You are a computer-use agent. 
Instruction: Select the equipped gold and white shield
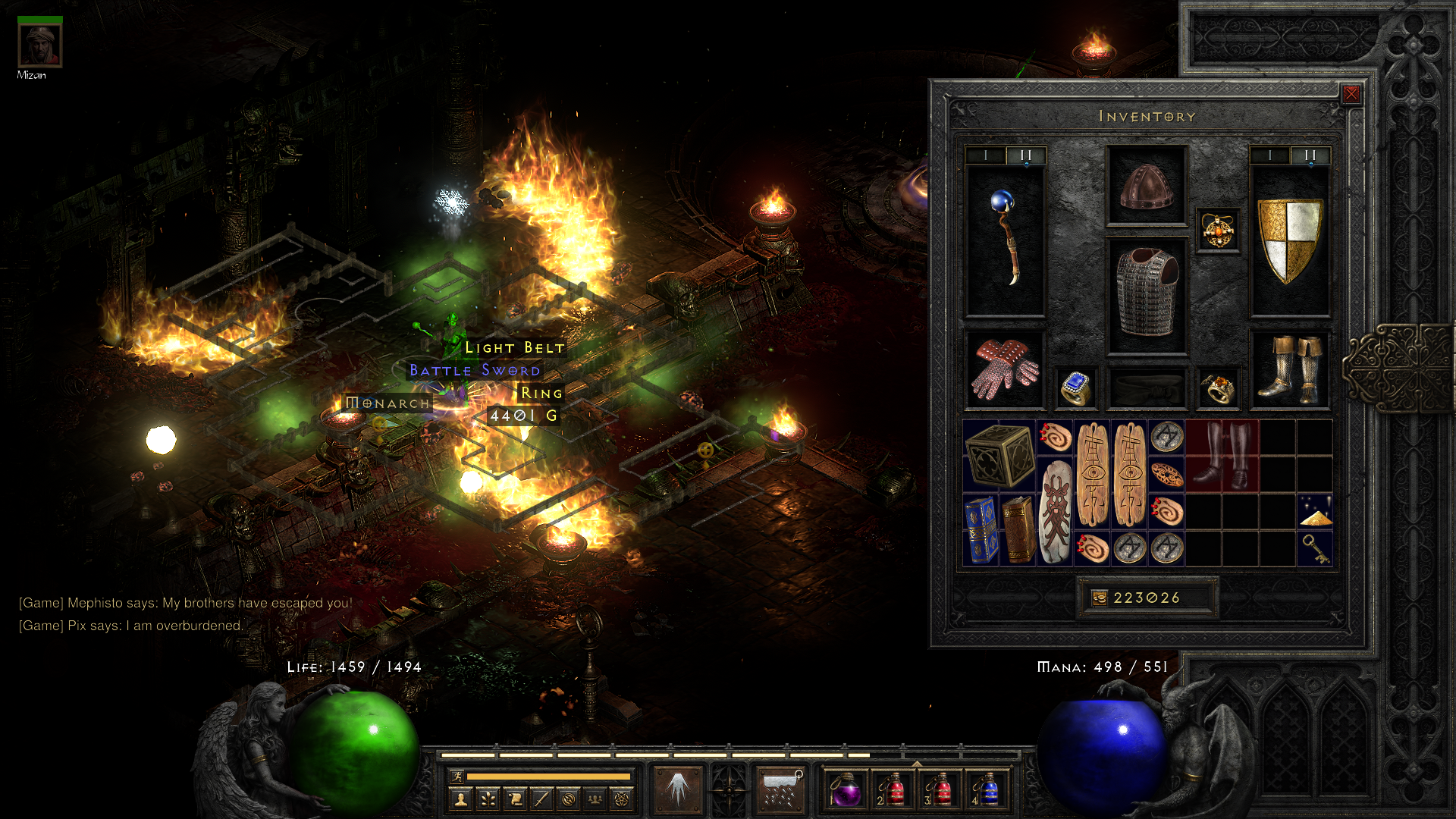point(1289,240)
